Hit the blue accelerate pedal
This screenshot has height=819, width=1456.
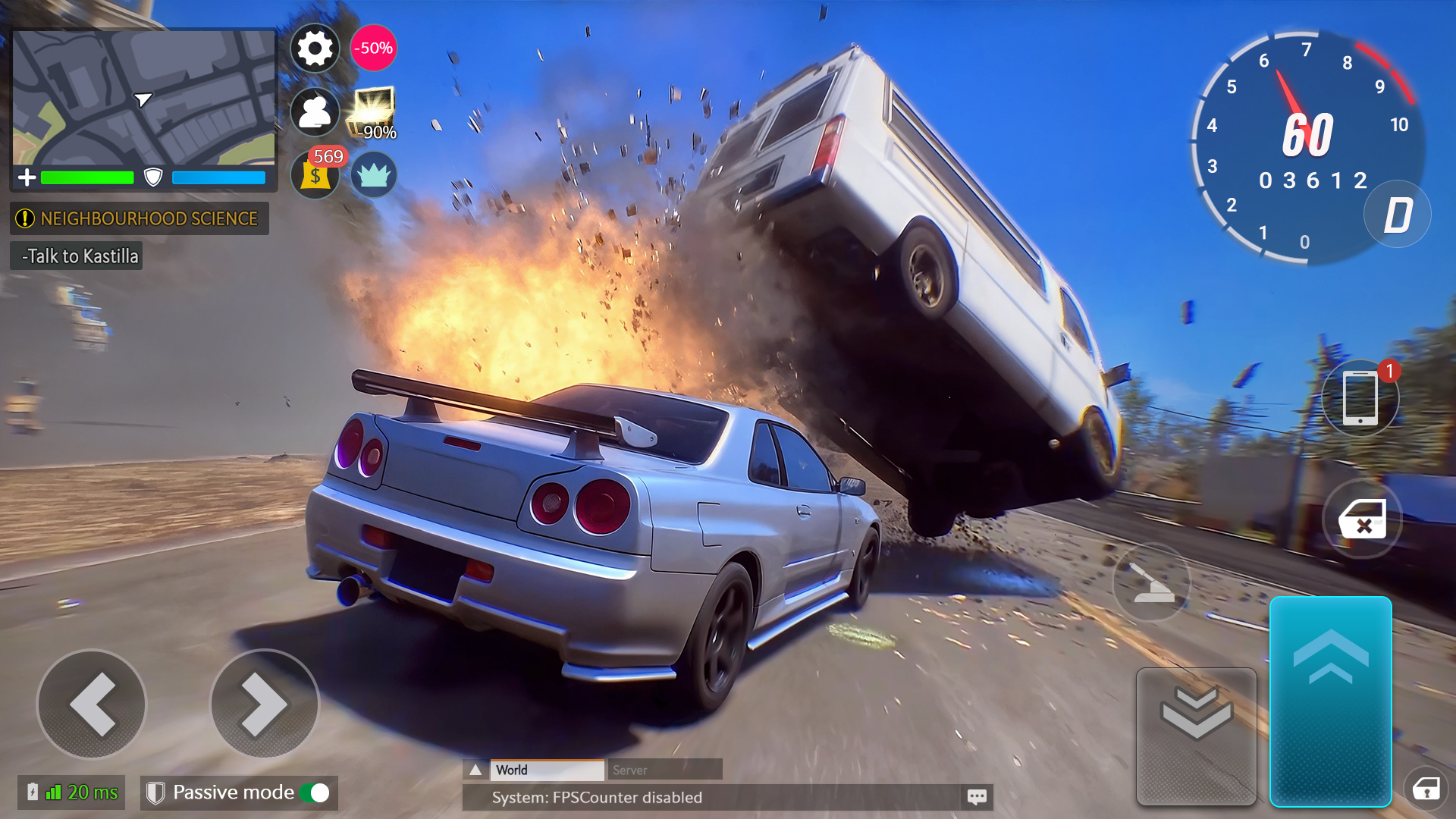1330,700
